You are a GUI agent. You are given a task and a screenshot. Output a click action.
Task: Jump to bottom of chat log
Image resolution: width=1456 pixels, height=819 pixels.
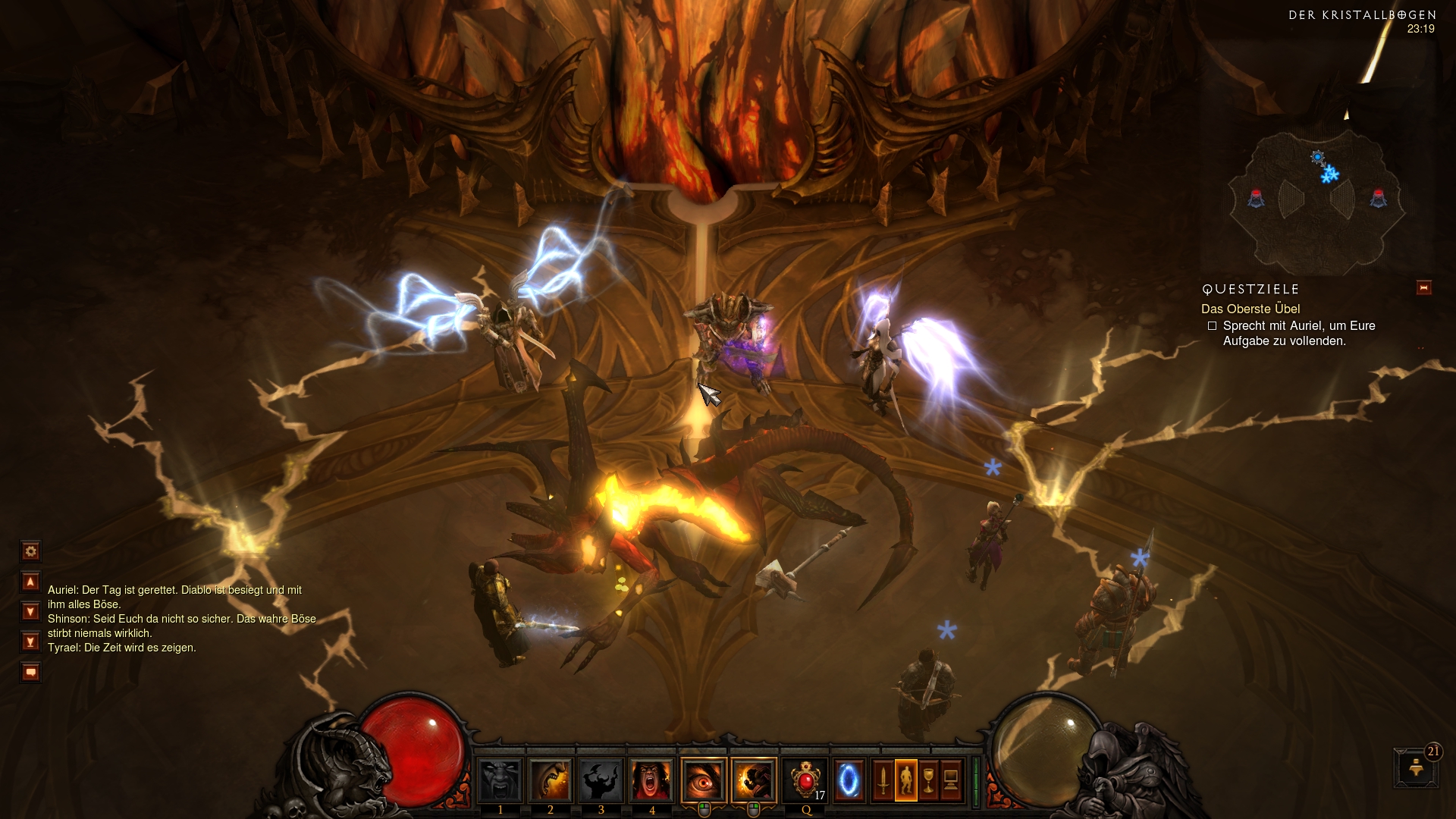coord(30,642)
